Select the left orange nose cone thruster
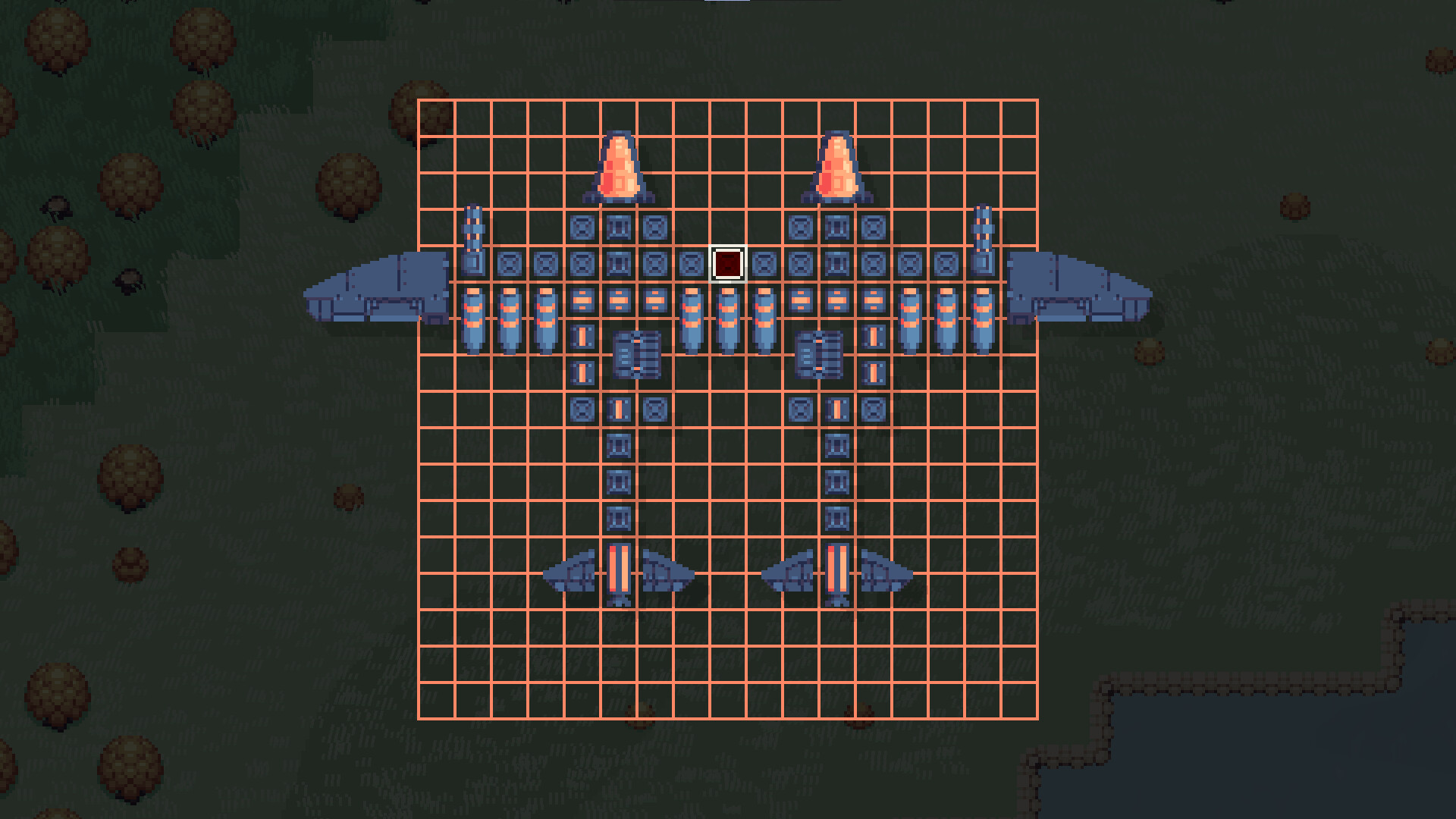This screenshot has height=819, width=1456. pyautogui.click(x=619, y=167)
